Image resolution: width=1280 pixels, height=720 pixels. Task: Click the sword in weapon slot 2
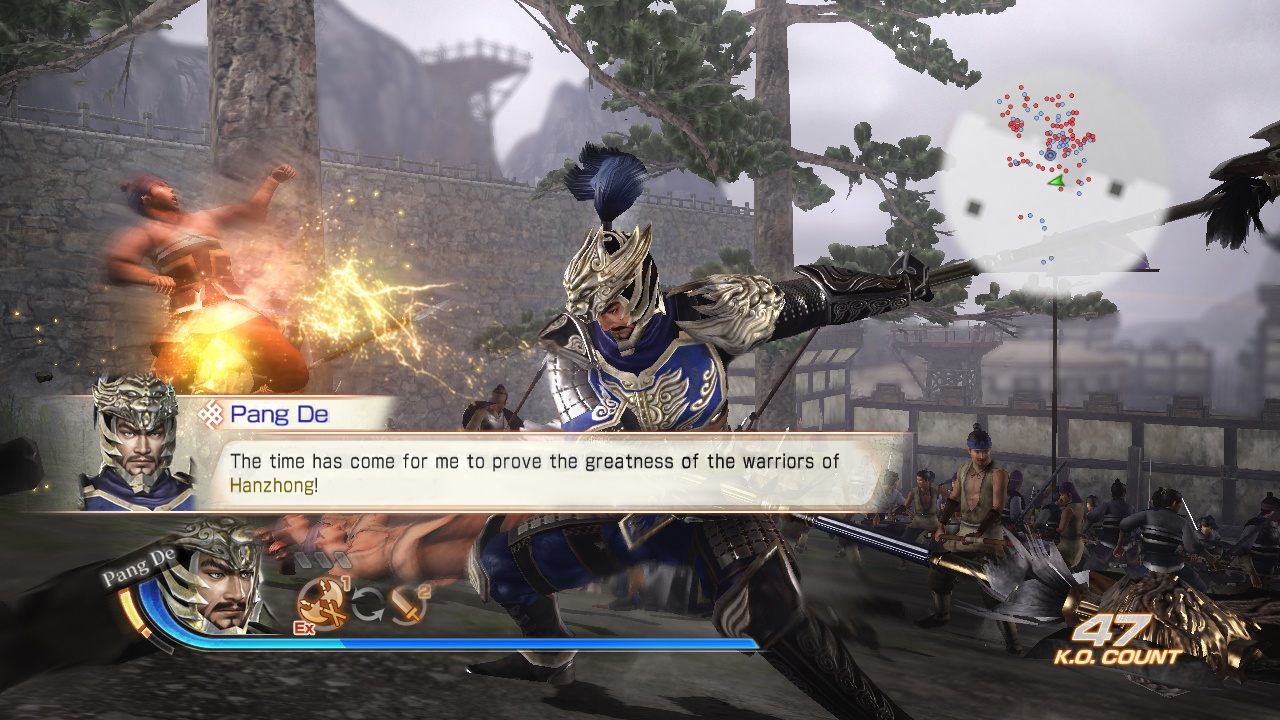coord(405,605)
